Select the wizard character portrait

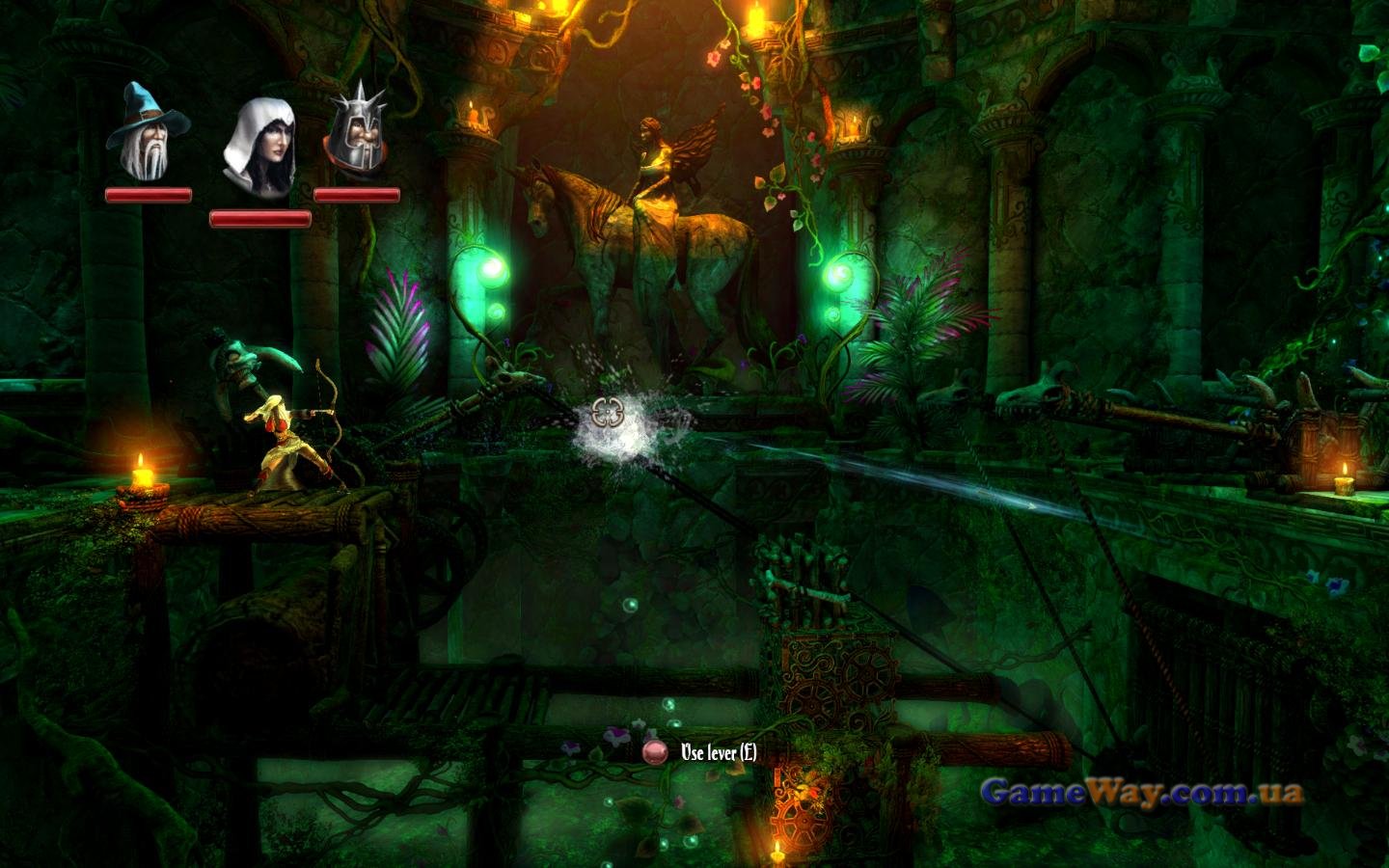(x=148, y=133)
